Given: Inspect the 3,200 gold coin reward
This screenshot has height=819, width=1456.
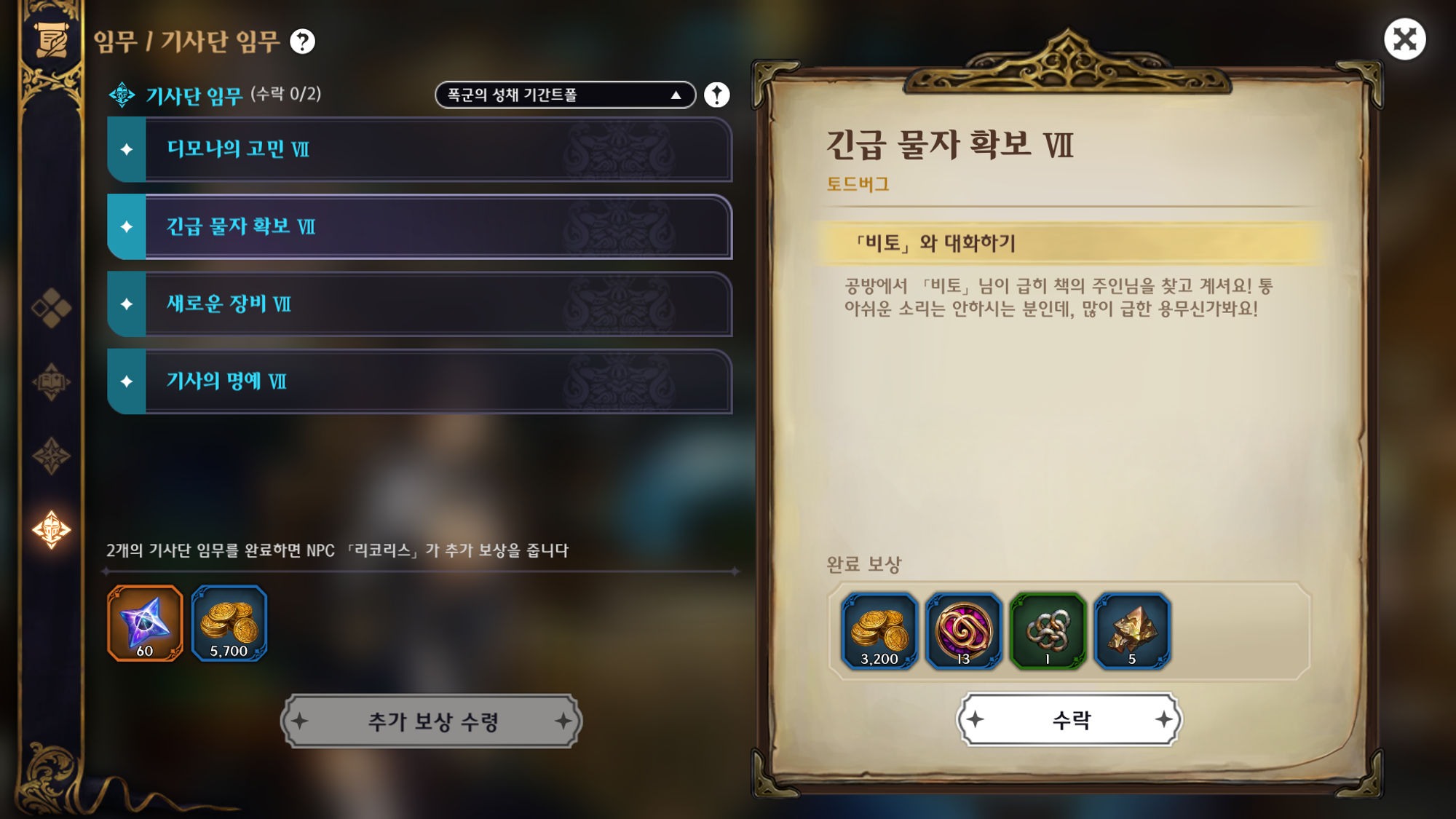Looking at the screenshot, I should click(879, 630).
